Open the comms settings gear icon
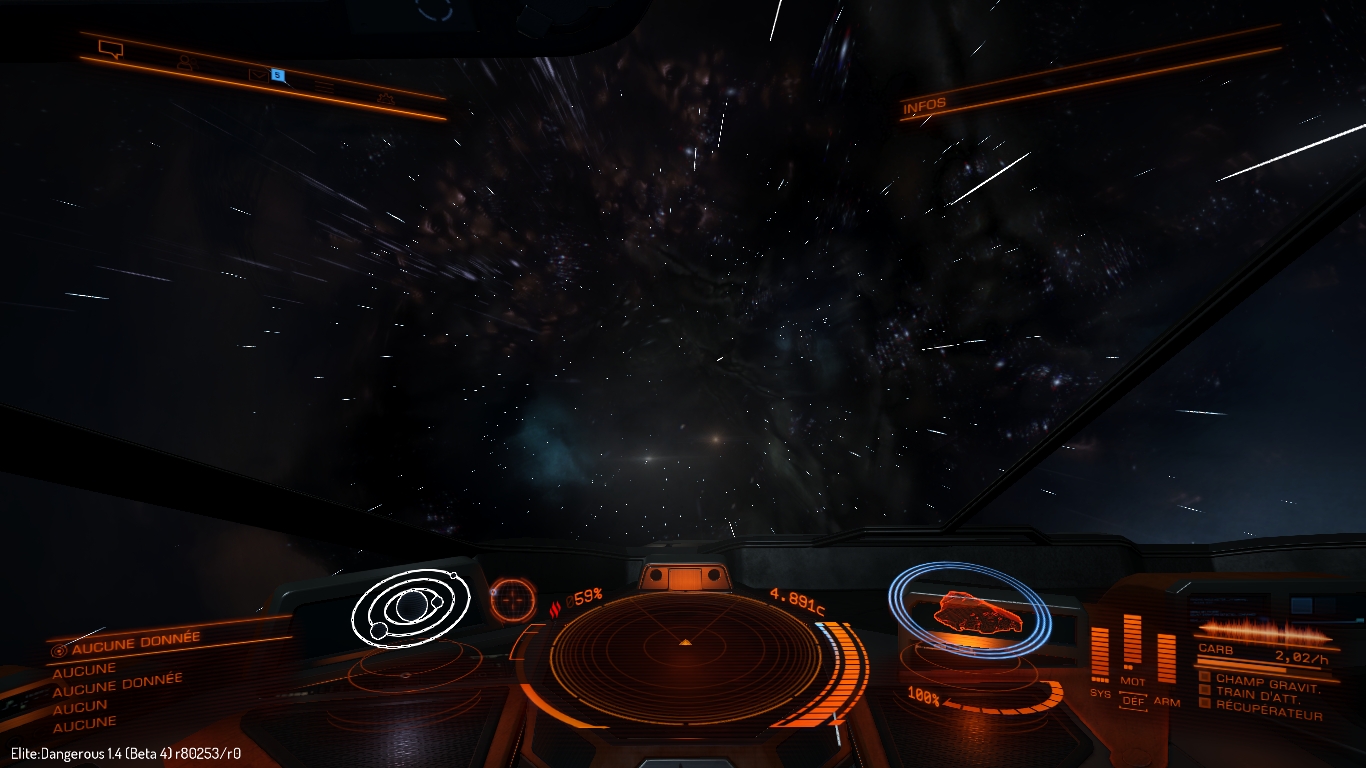 coord(386,98)
